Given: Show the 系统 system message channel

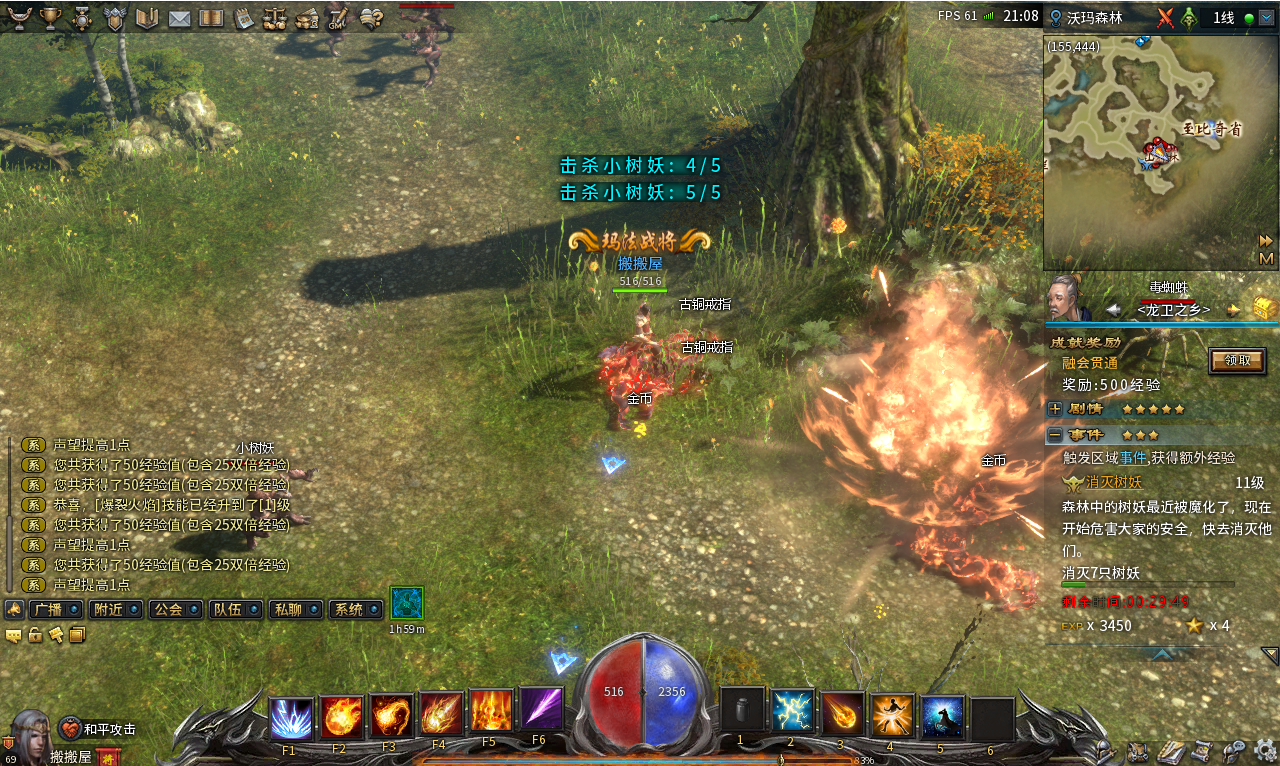Looking at the screenshot, I should click(x=355, y=609).
